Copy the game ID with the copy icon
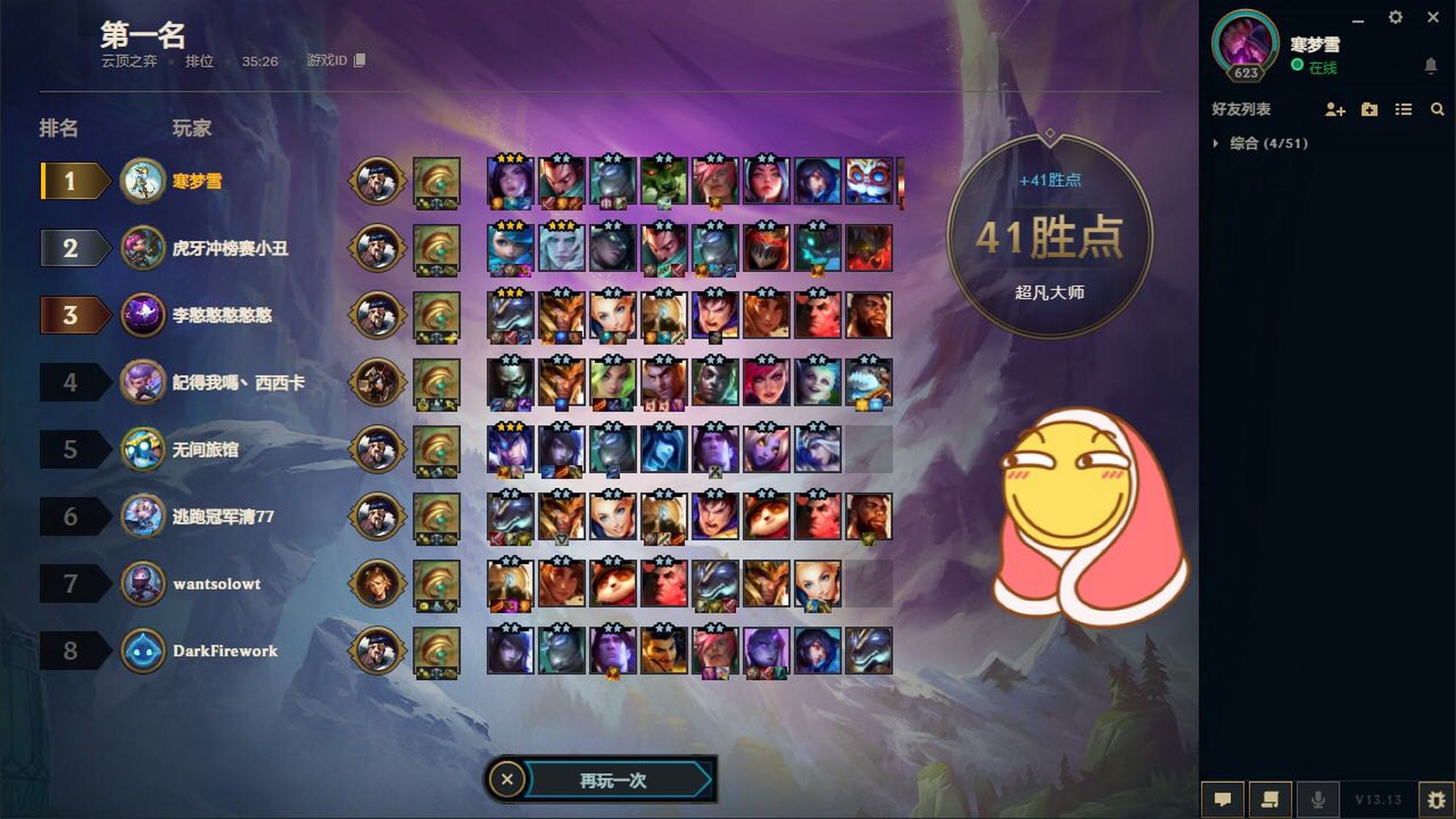Viewport: 1456px width, 819px height. click(360, 61)
